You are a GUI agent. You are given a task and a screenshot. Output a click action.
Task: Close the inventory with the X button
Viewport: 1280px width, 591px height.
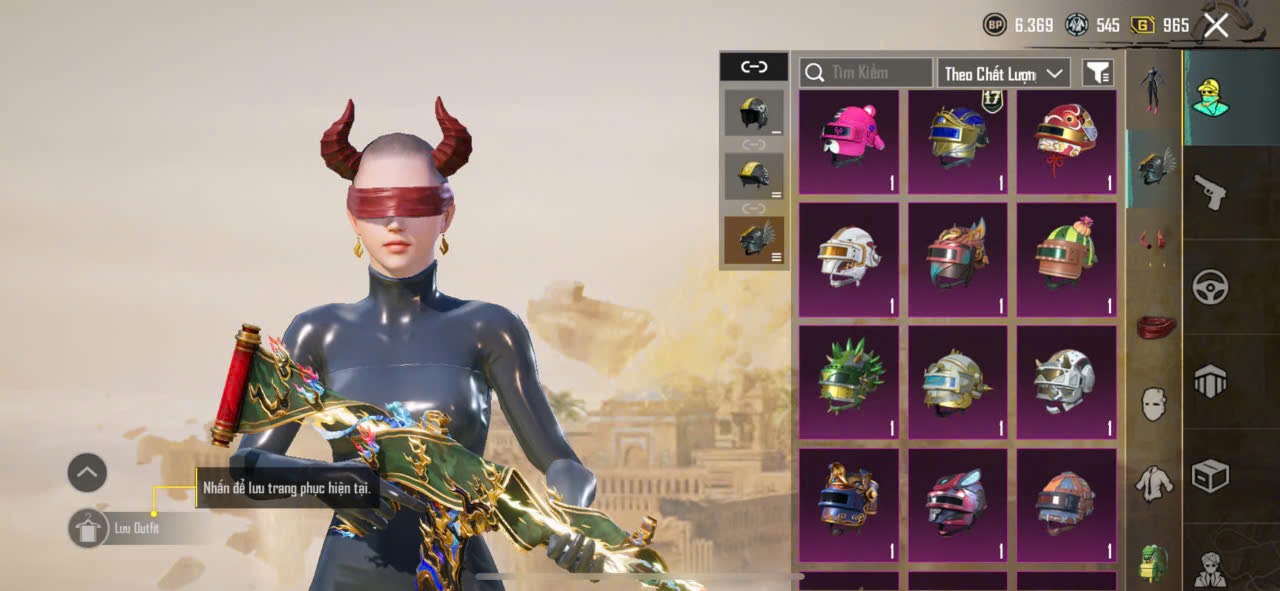point(1216,26)
